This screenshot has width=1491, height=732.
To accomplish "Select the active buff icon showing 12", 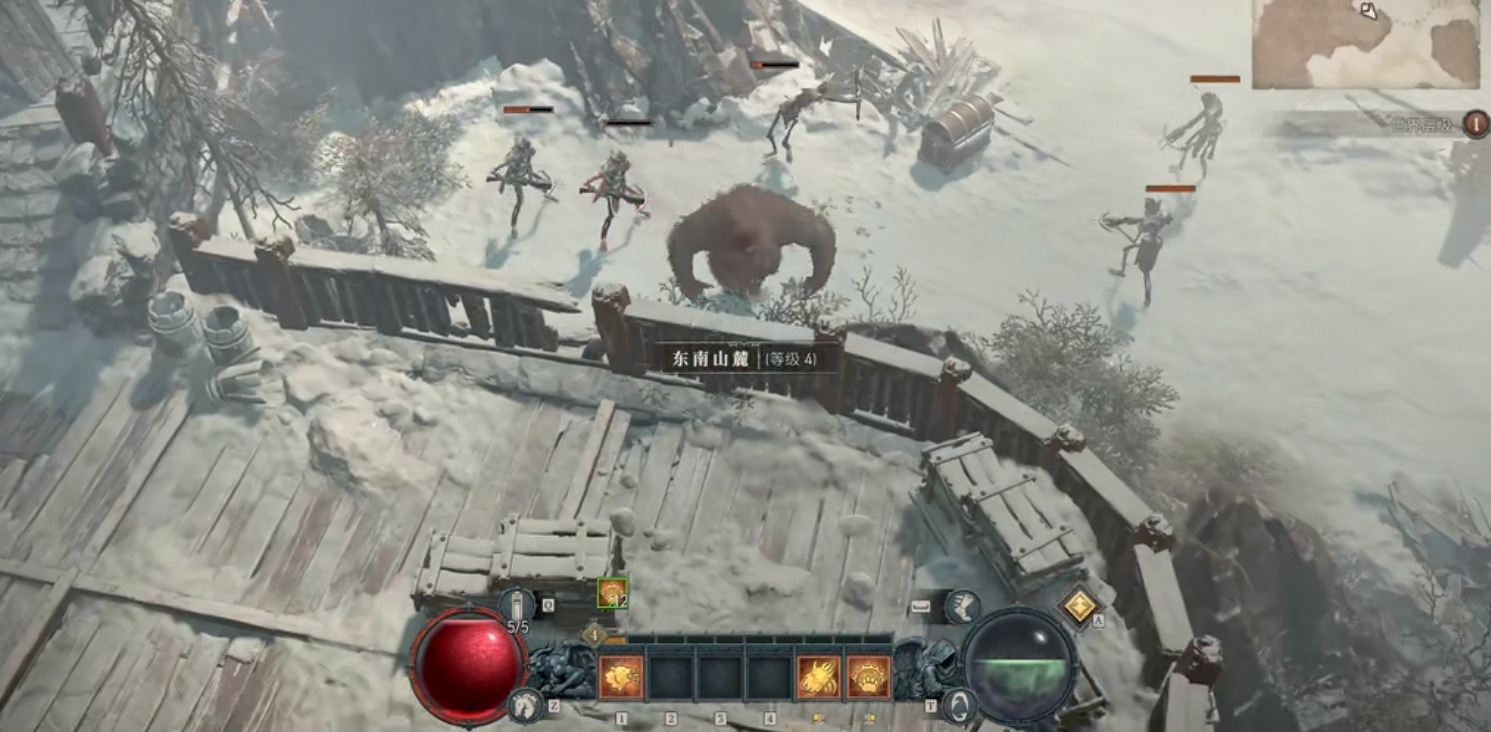I will 612,593.
